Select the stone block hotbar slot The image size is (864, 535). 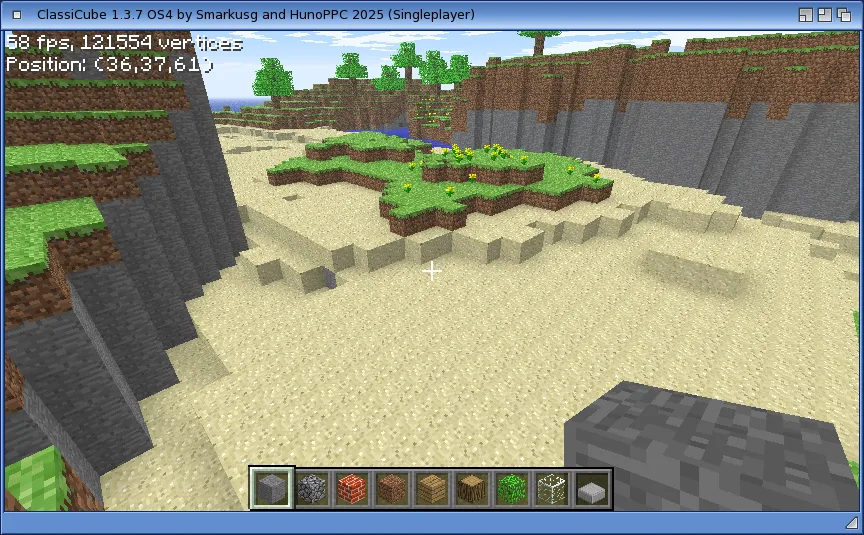pyautogui.click(x=272, y=489)
